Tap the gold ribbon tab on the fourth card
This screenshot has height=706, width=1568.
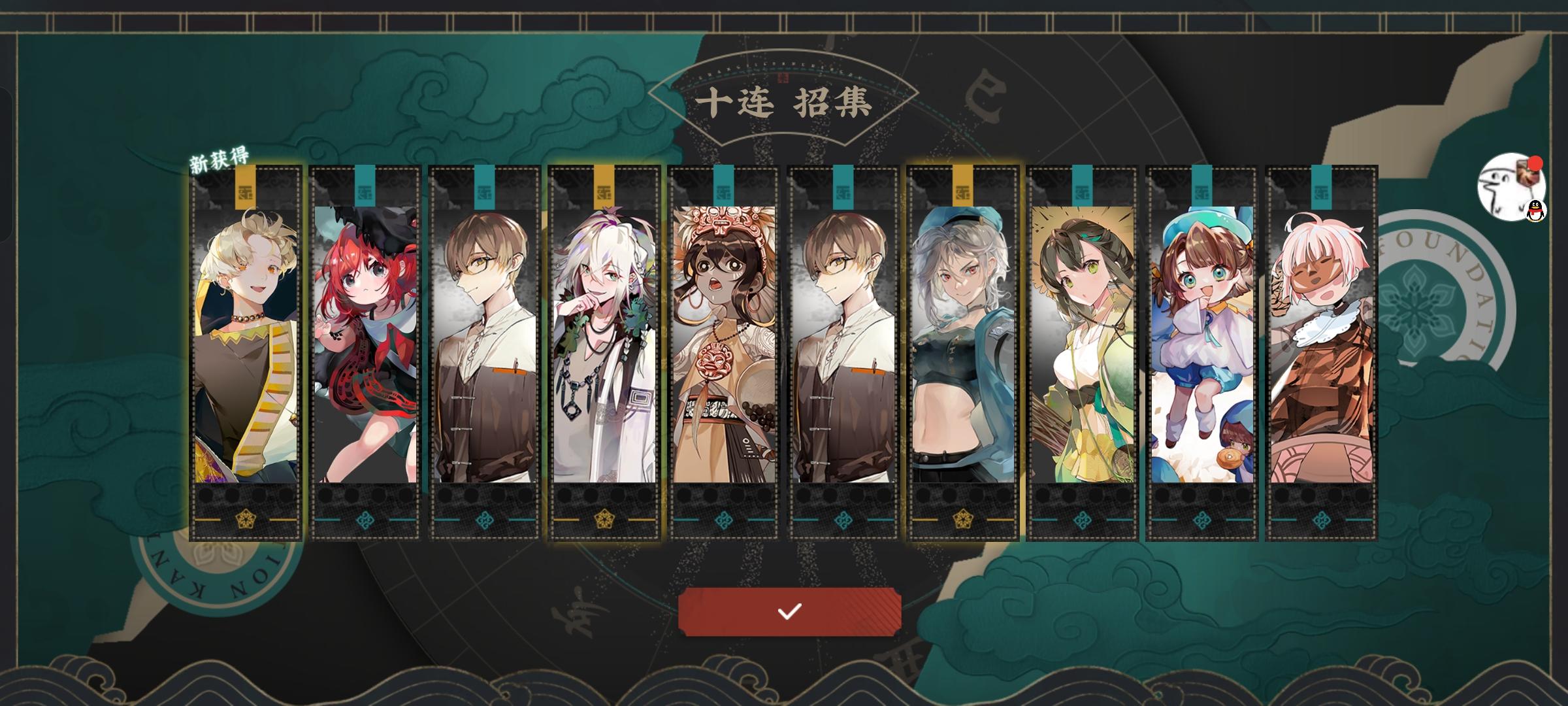[604, 186]
